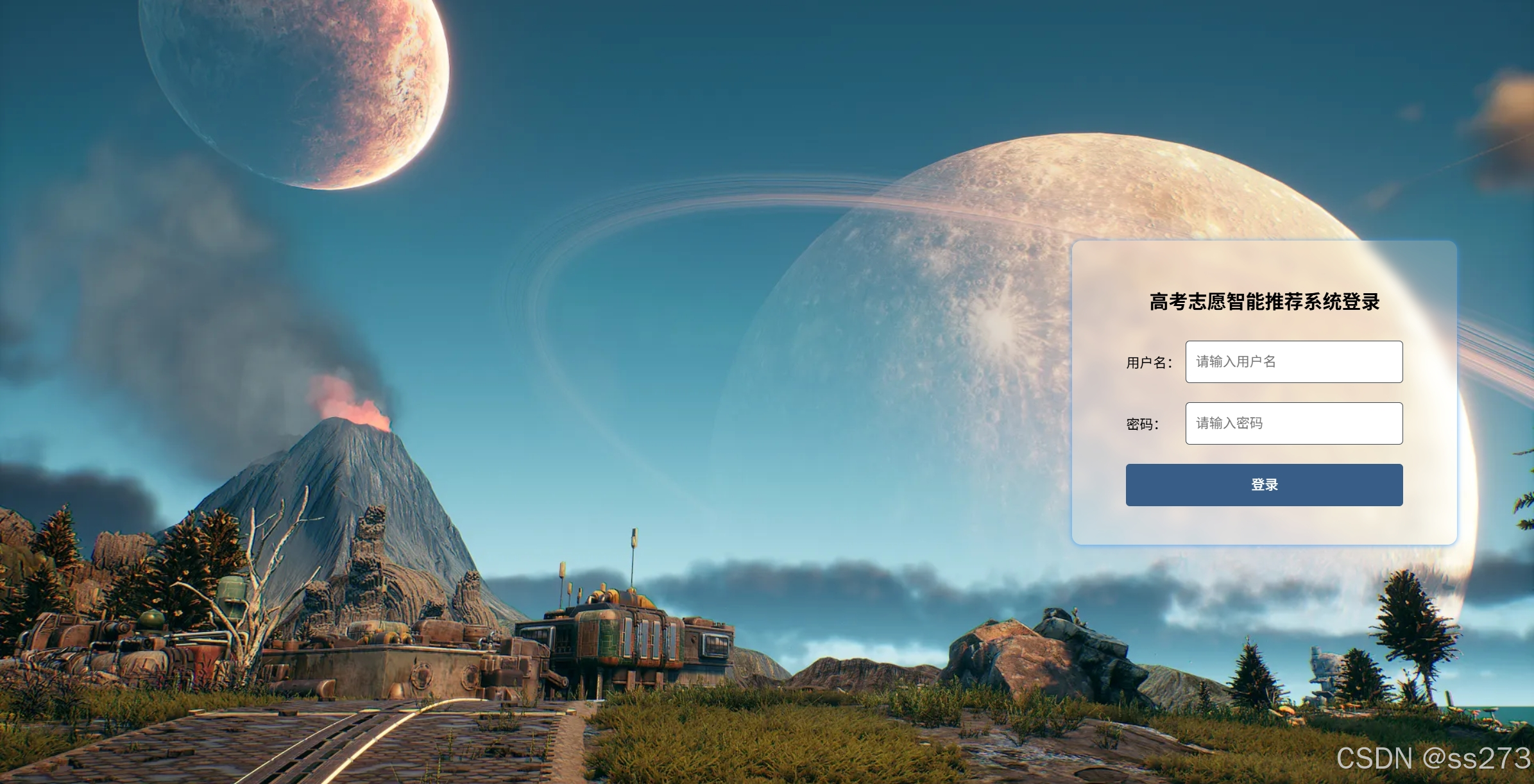
Task: Submit with the 登录 login button
Action: 1264,485
